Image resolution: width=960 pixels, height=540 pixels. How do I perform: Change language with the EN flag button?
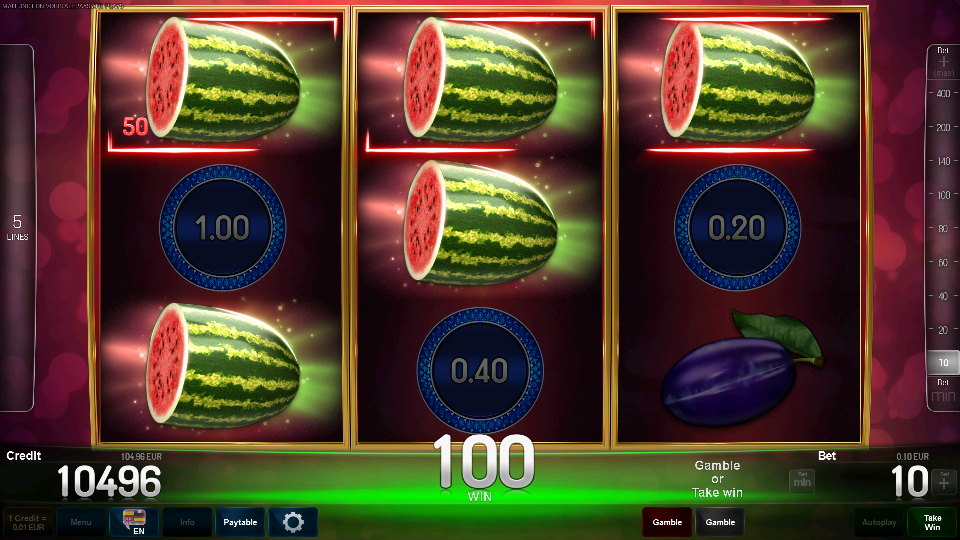pos(134,522)
